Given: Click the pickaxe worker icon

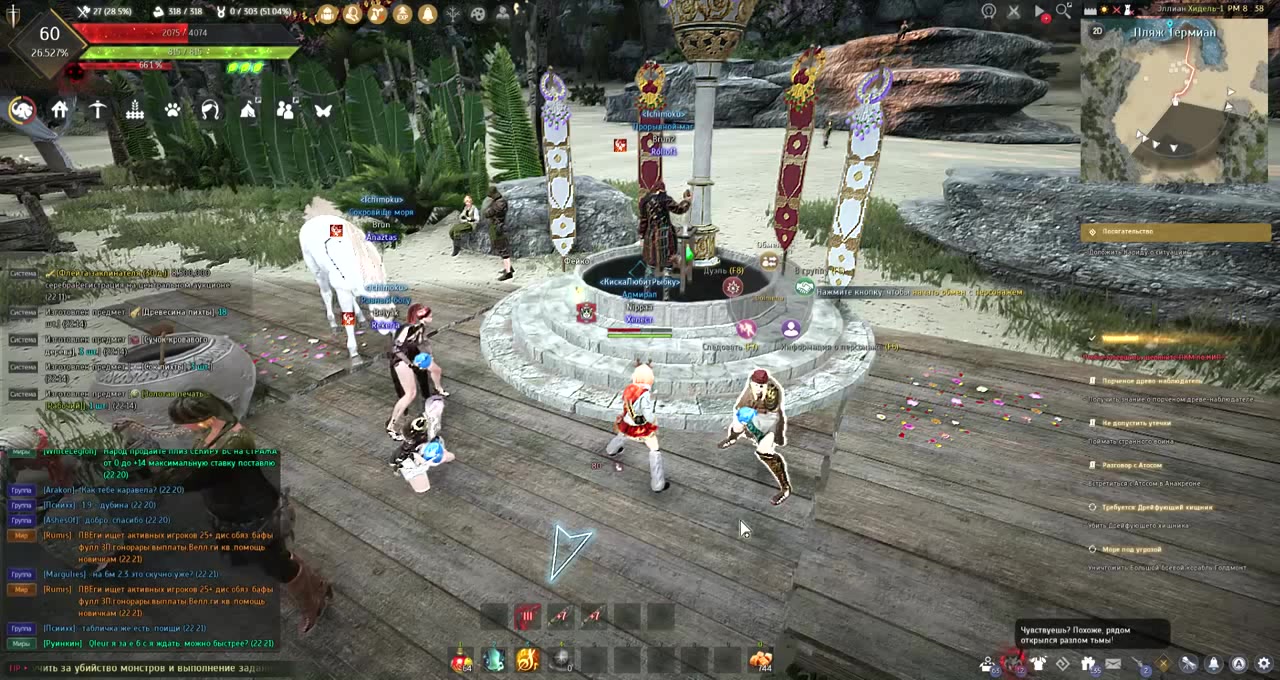Looking at the screenshot, I should coord(97,110).
